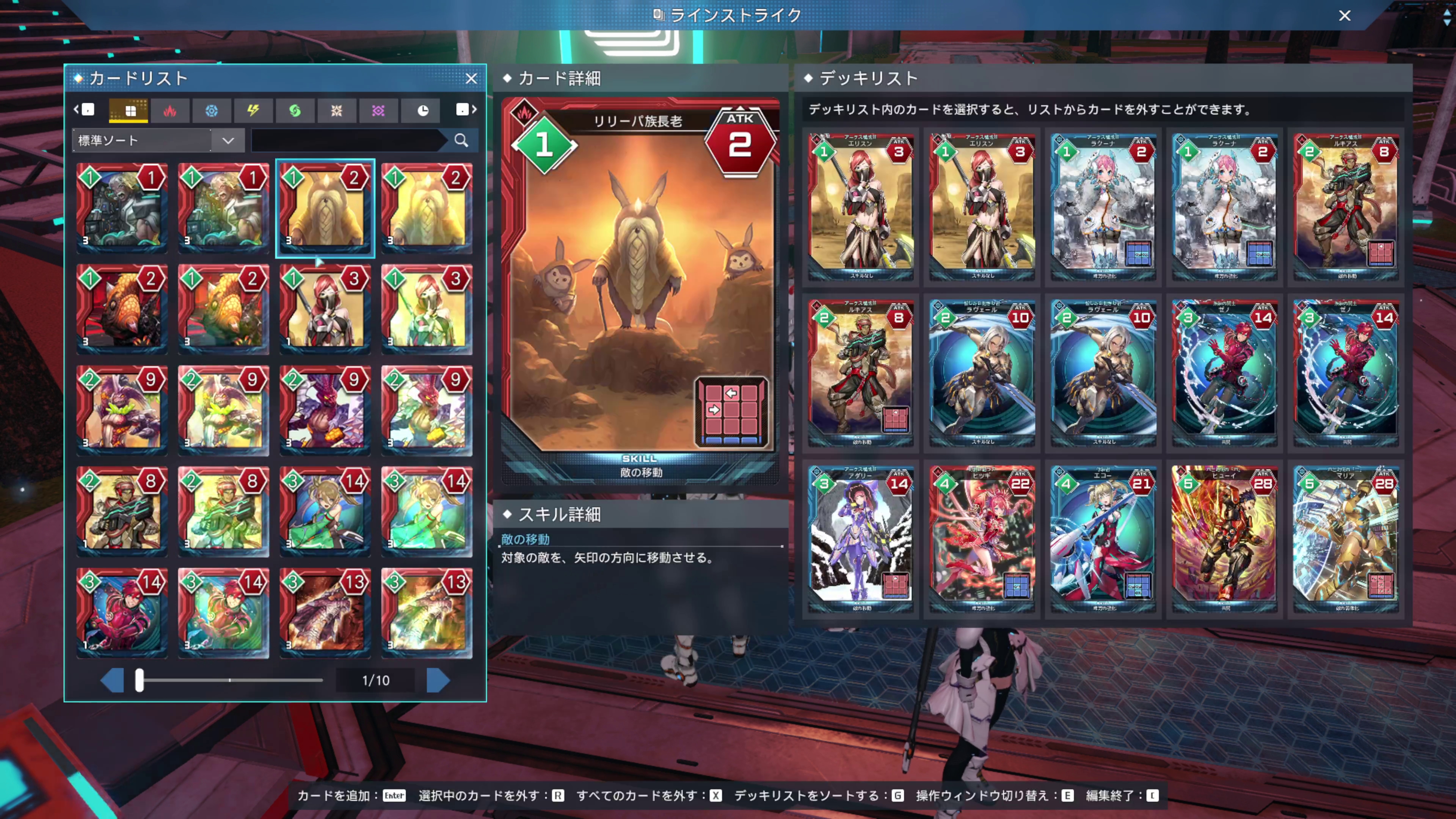Click the clock filter icon
The width and height of the screenshot is (1456, 819).
click(x=420, y=110)
